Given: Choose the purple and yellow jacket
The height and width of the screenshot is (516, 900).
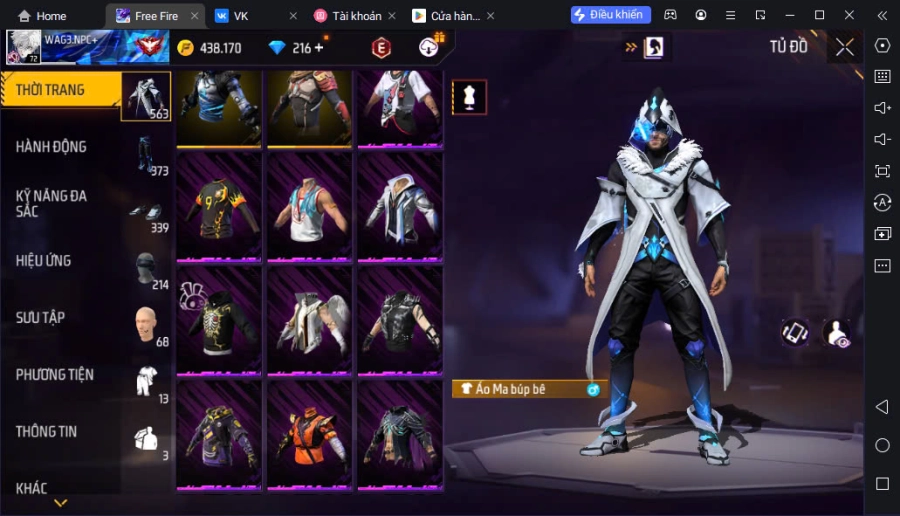Looking at the screenshot, I should (219, 434).
